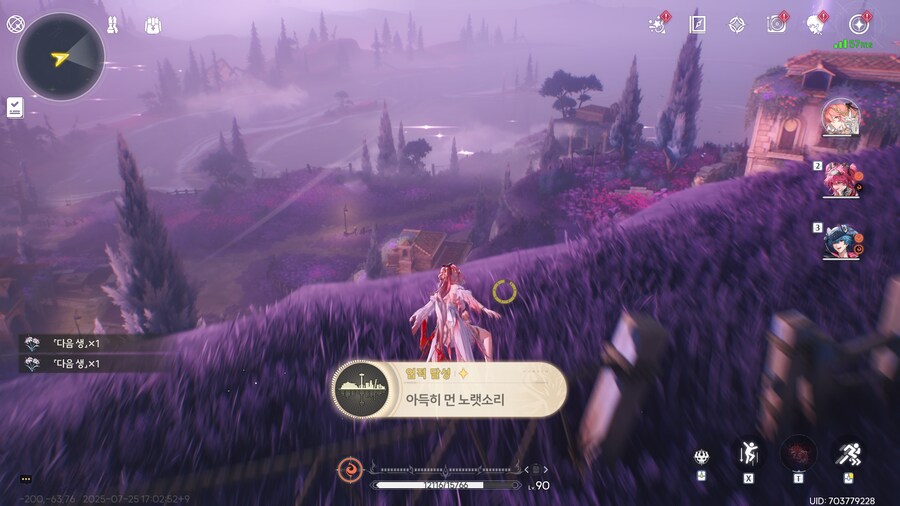Use the jumping figure skill icon

(x=747, y=455)
